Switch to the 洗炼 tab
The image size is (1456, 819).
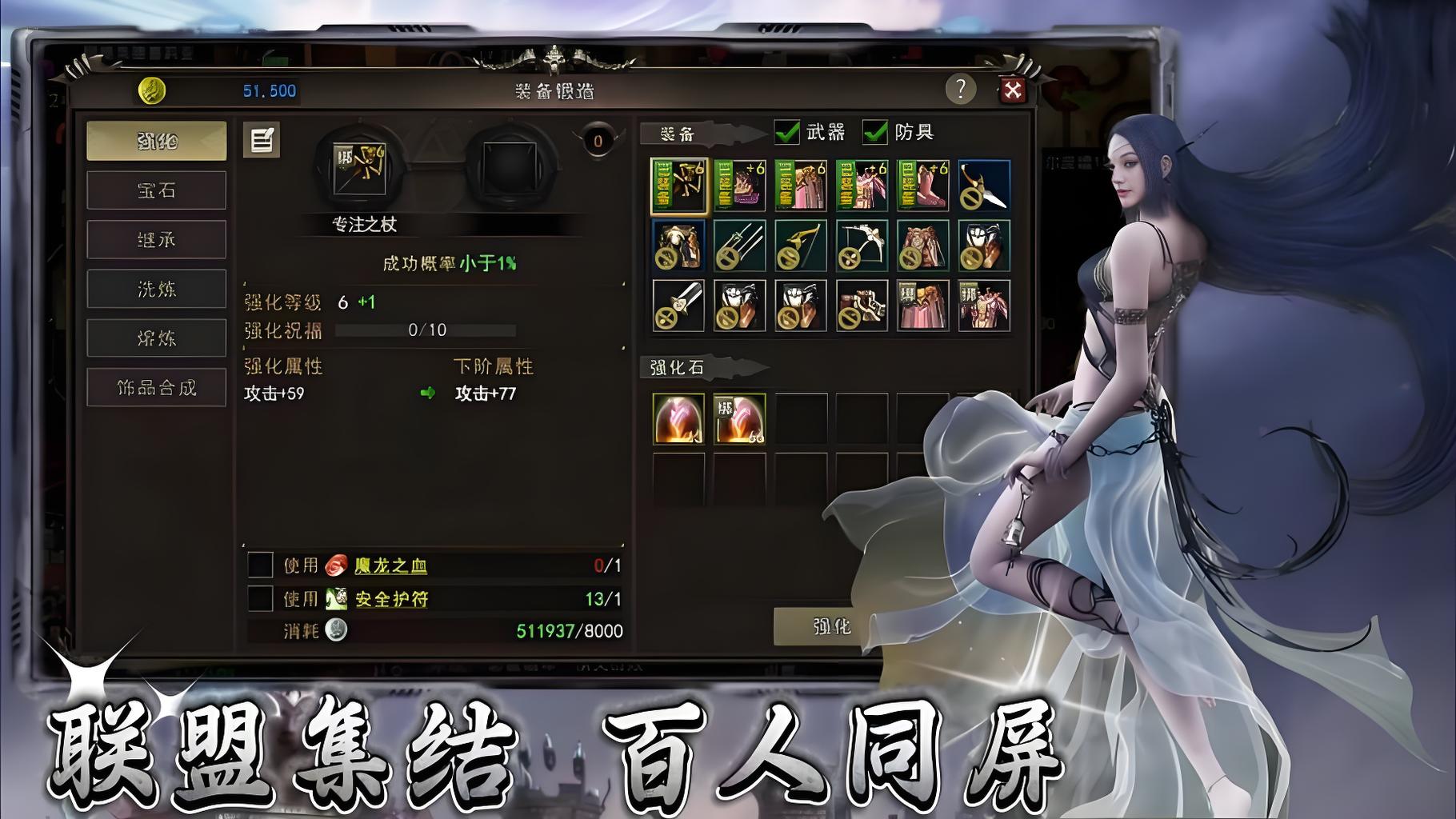(x=156, y=288)
